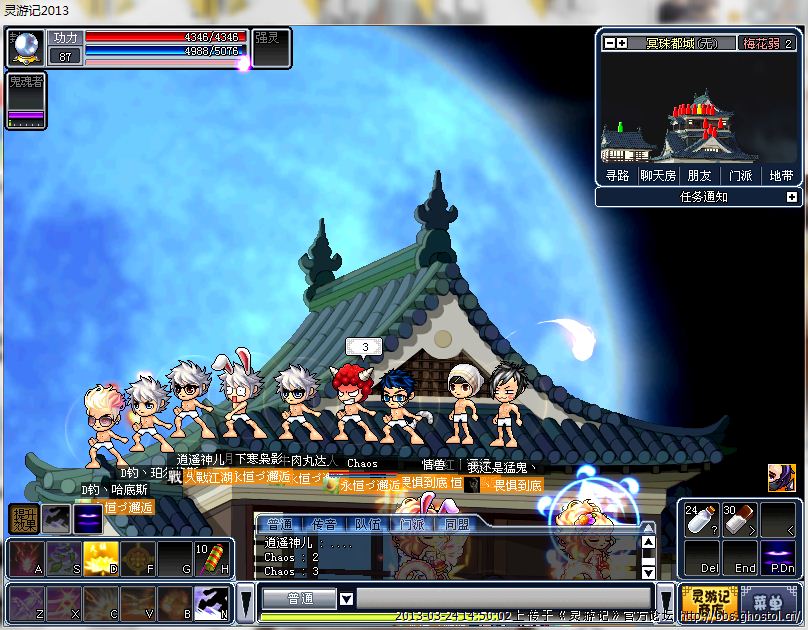Image resolution: width=808 pixels, height=630 pixels.
Task: Activate the golden burst skill on D
Action: coord(101,558)
